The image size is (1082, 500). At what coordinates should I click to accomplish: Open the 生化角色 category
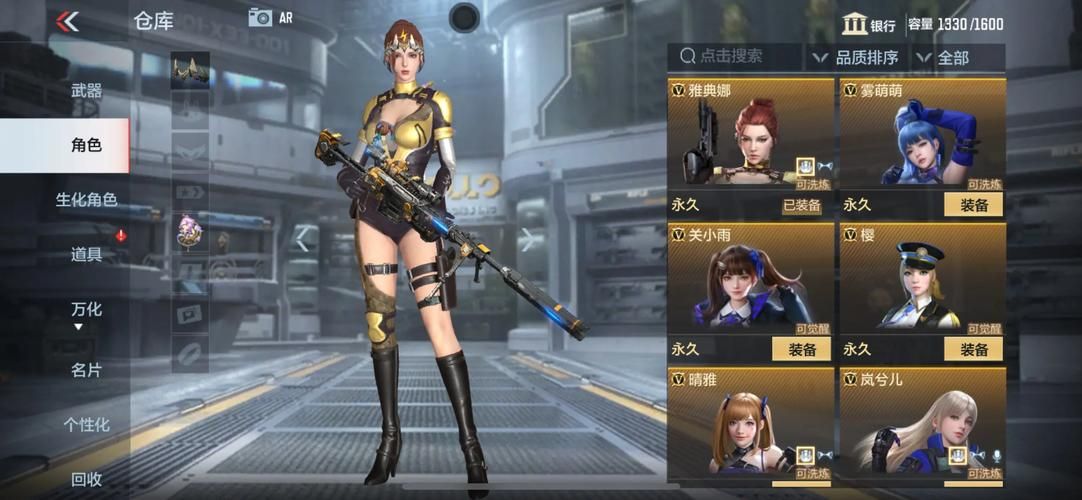[x=86, y=199]
